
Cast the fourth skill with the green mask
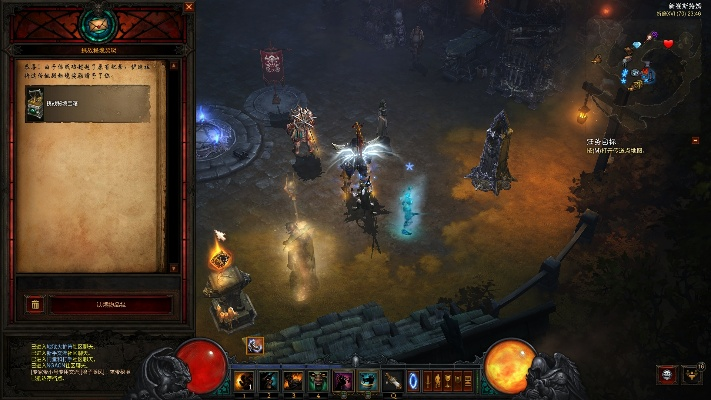point(318,380)
